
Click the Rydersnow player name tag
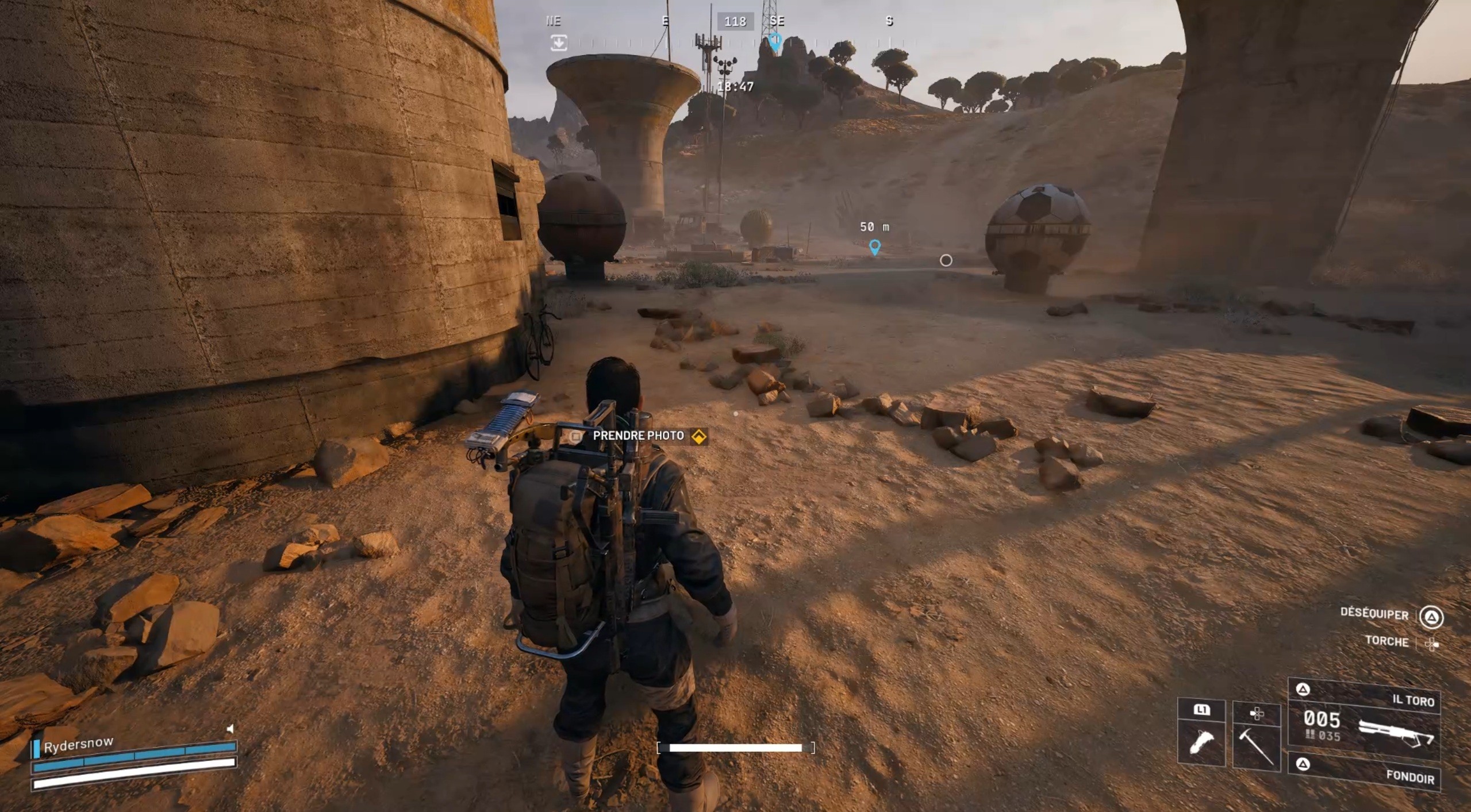(78, 745)
